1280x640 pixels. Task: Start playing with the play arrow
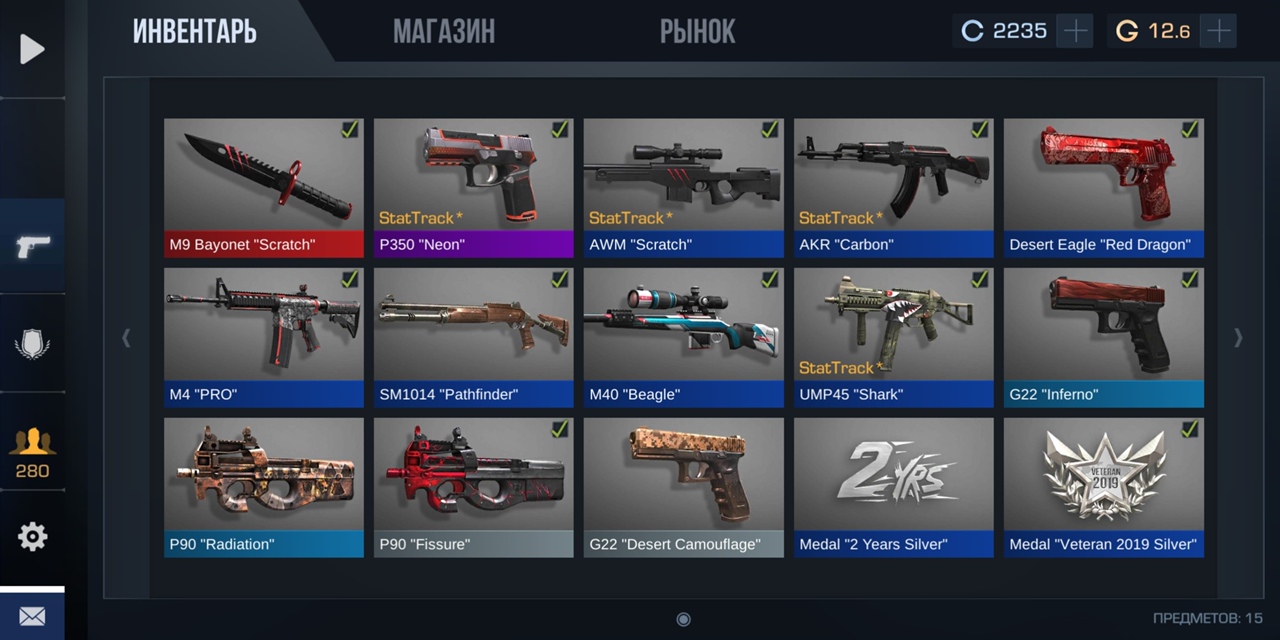[x=32, y=49]
